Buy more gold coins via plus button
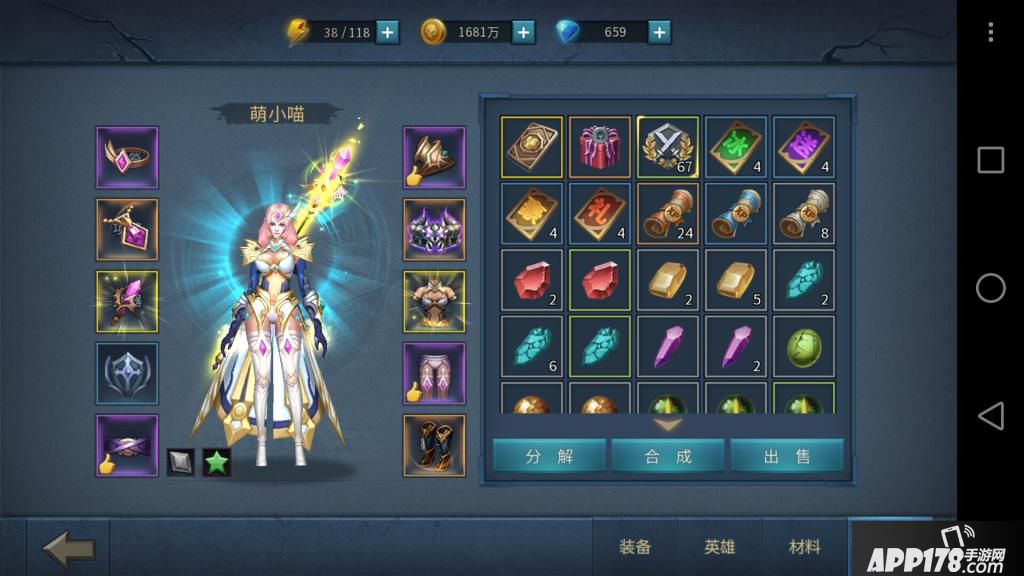 click(x=523, y=32)
